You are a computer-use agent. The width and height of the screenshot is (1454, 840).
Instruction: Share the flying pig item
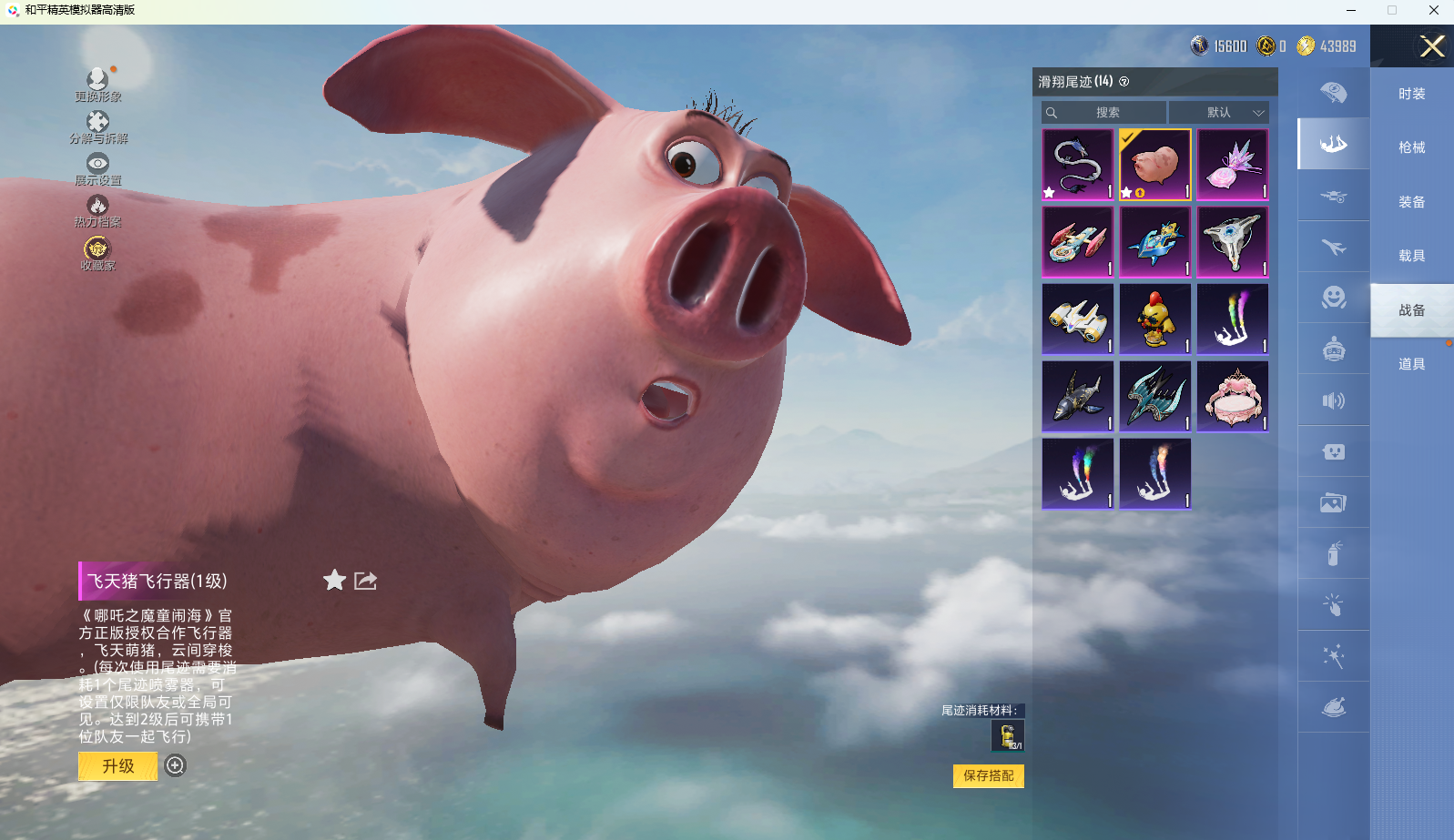365,581
